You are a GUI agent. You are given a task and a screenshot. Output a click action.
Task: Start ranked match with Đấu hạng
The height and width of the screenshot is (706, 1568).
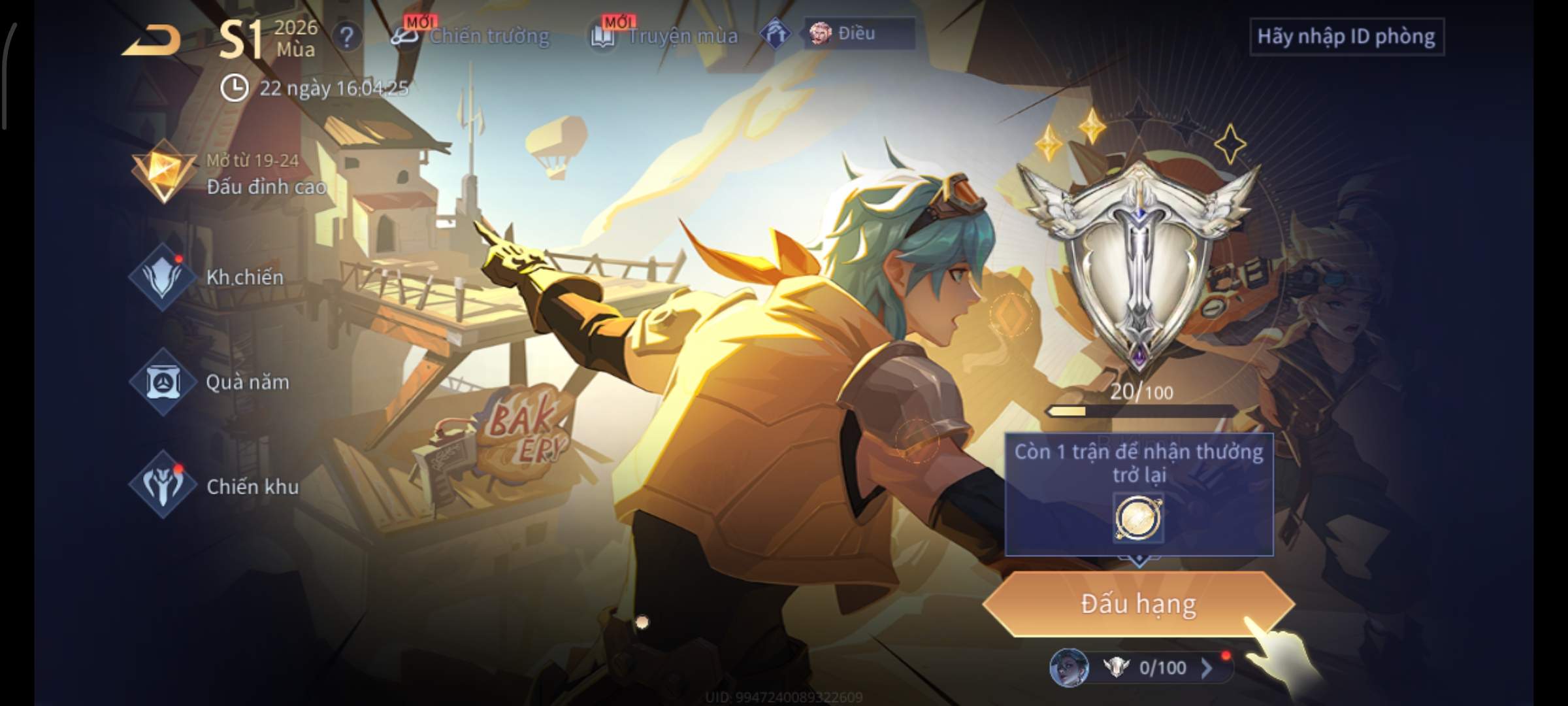[1138, 604]
